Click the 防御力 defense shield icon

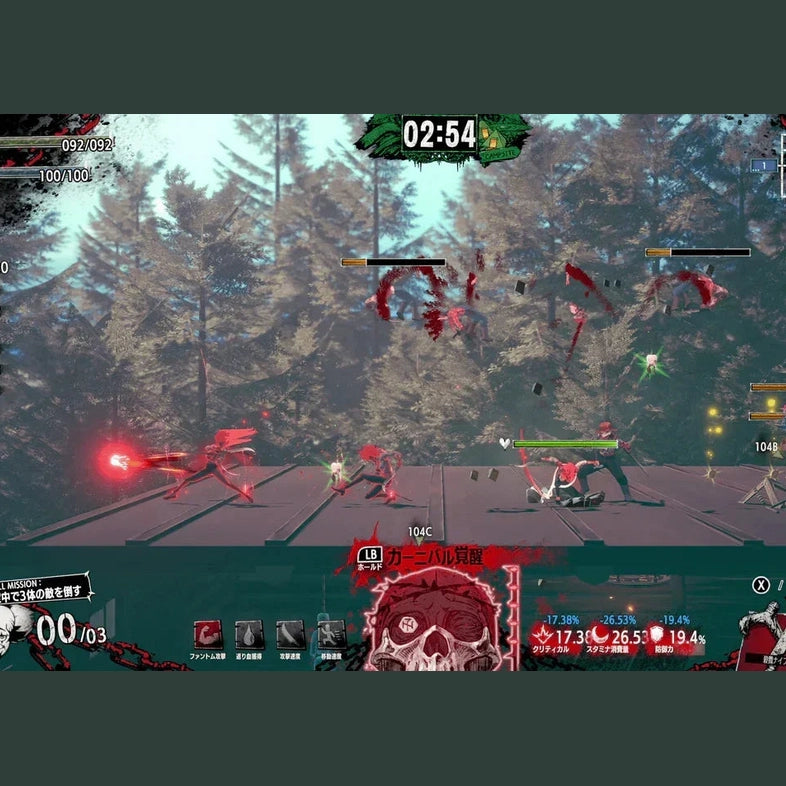[x=657, y=636]
